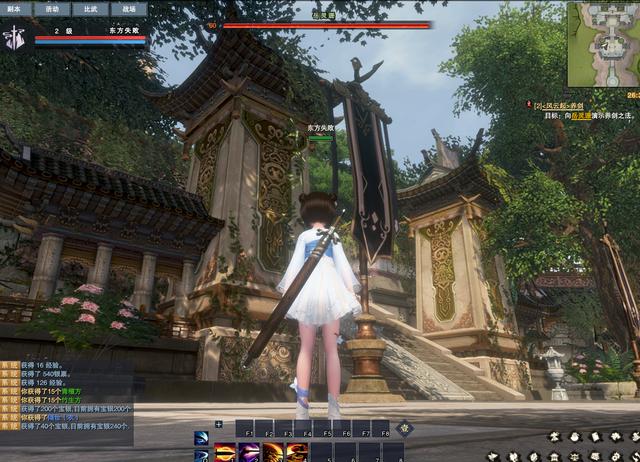The width and height of the screenshot is (640, 462).
Task: Open the 副本 dungeon menu
Action: [x=14, y=8]
